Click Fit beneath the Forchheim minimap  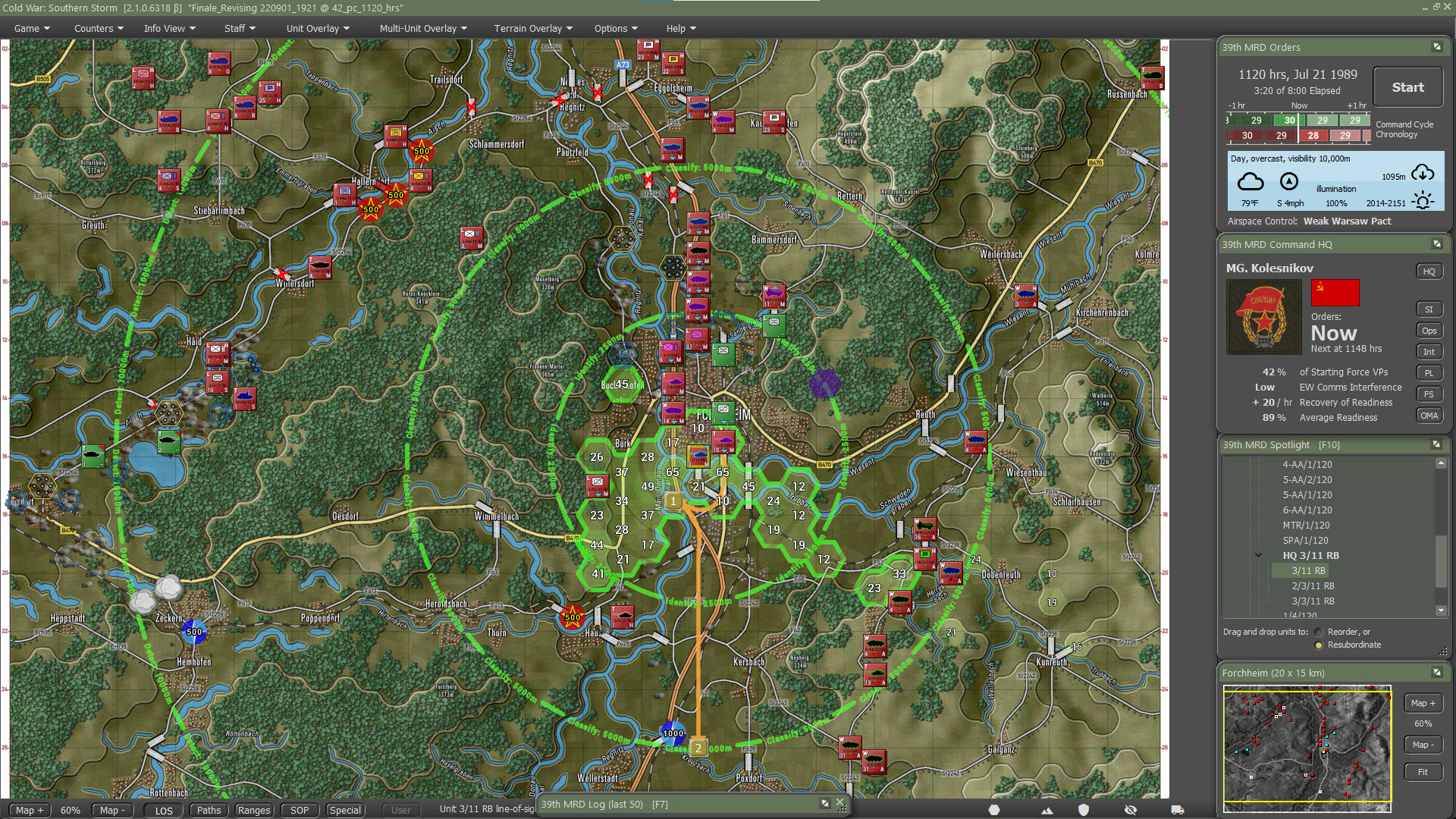(x=1423, y=771)
